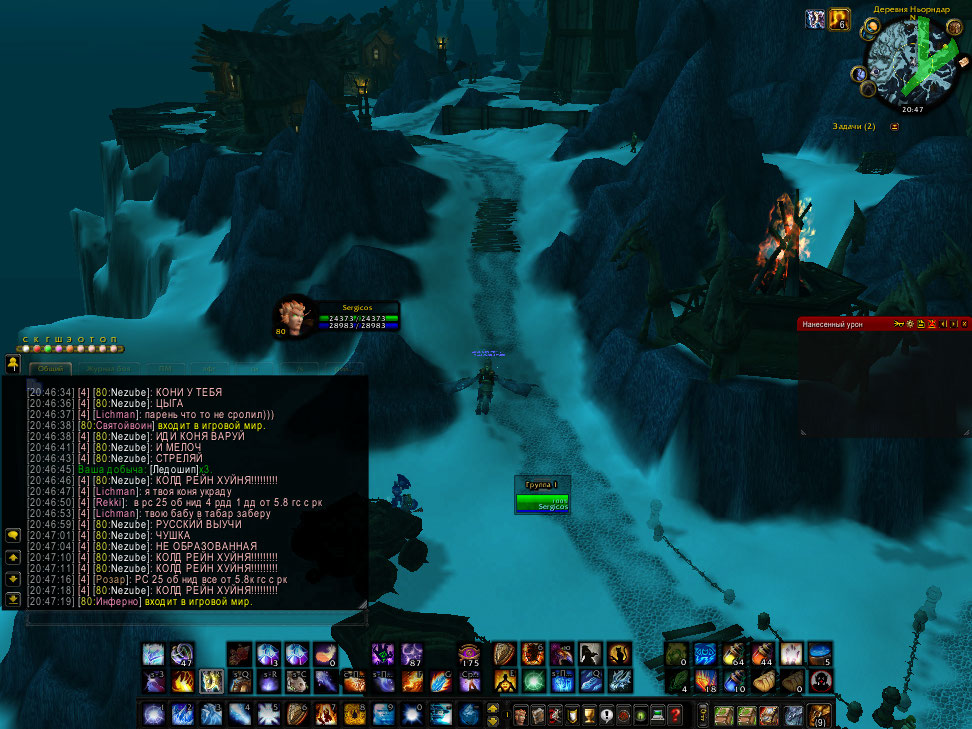The height and width of the screenshot is (729, 972).
Task: Click the Ледошип item link in chat
Action: 172,469
